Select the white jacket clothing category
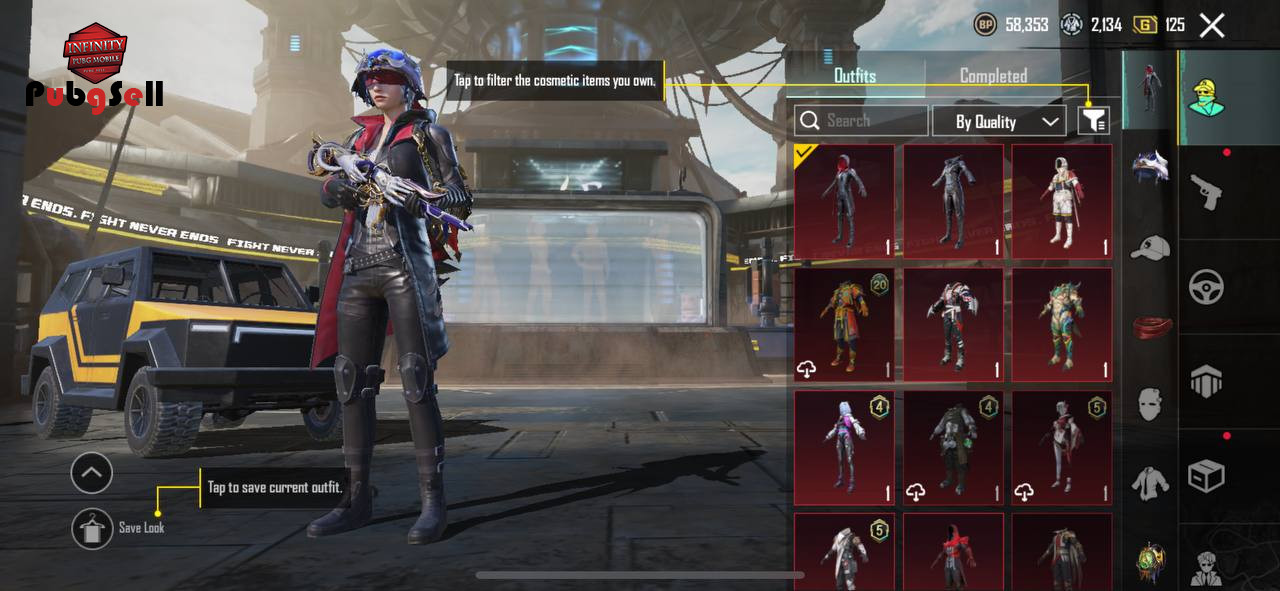 (x=1150, y=483)
